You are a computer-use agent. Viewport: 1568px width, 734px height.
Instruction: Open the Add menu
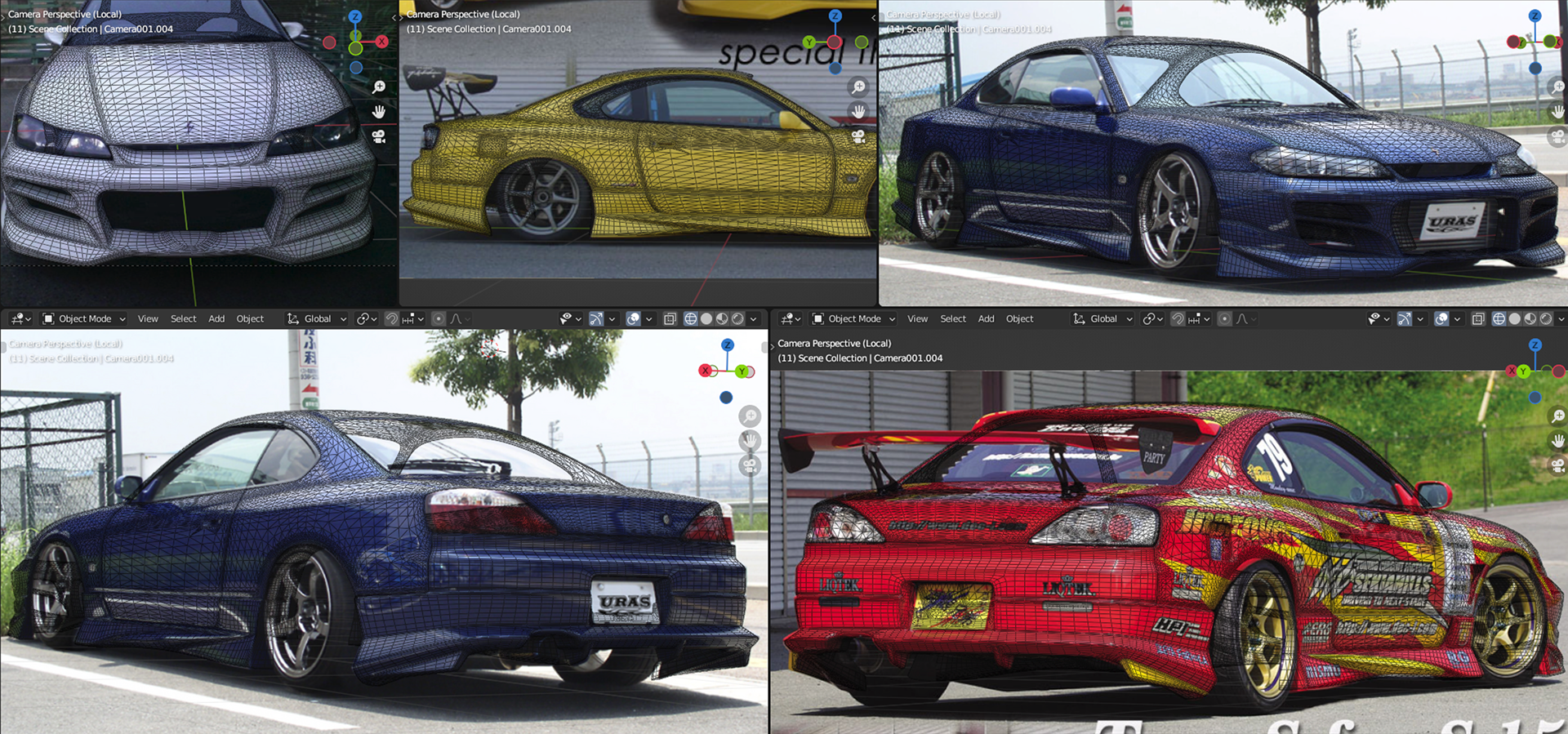pyautogui.click(x=986, y=318)
